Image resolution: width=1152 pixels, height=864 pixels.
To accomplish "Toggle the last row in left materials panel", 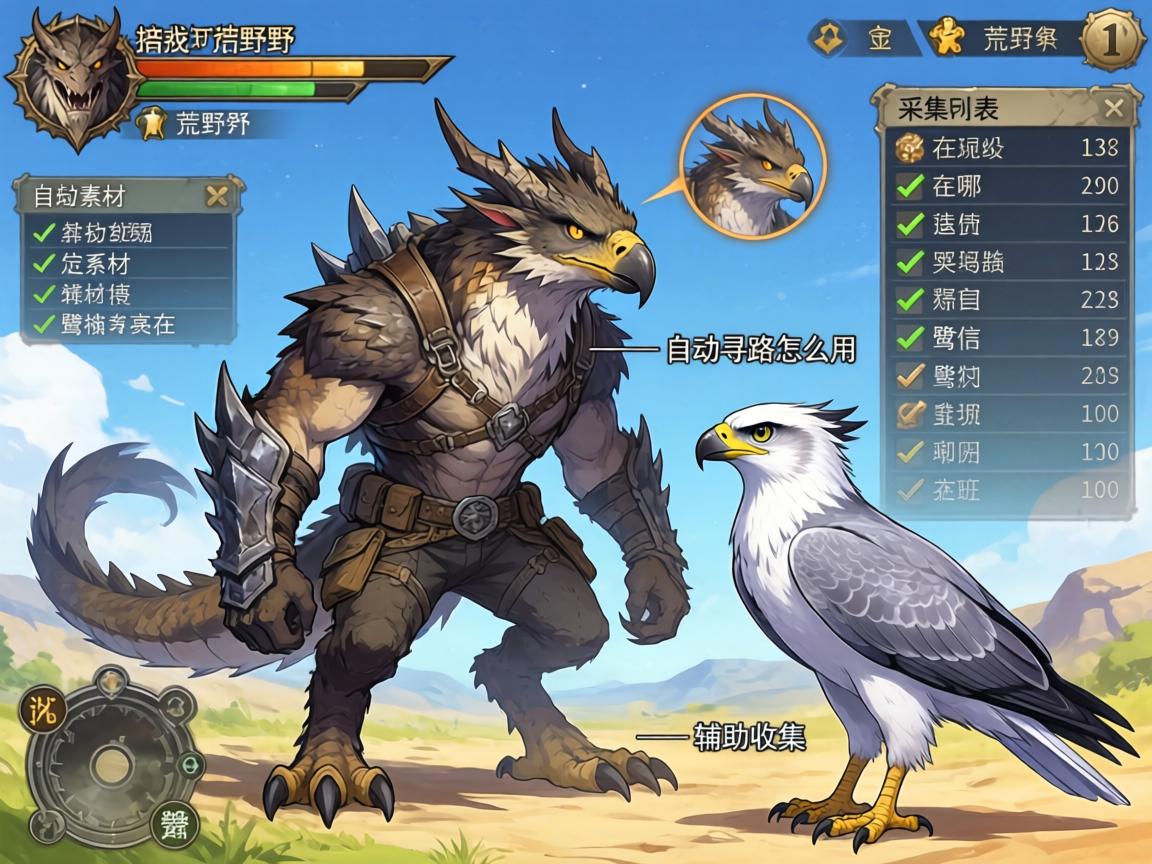I will coord(44,324).
